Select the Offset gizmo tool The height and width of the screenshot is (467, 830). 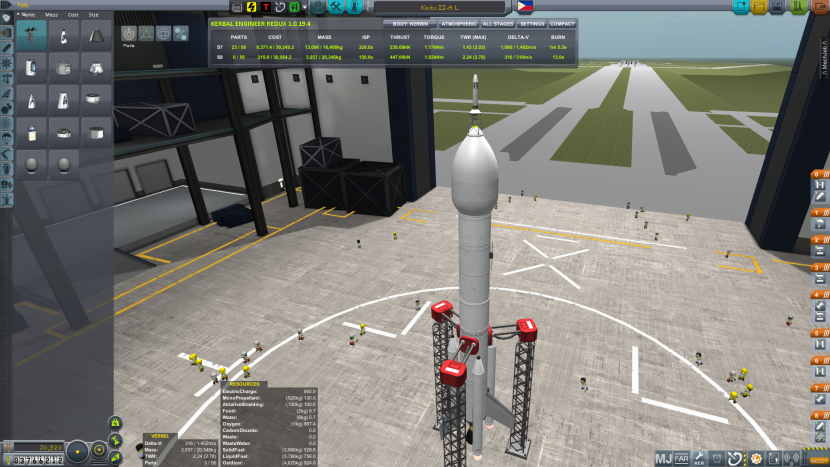[x=146, y=33]
